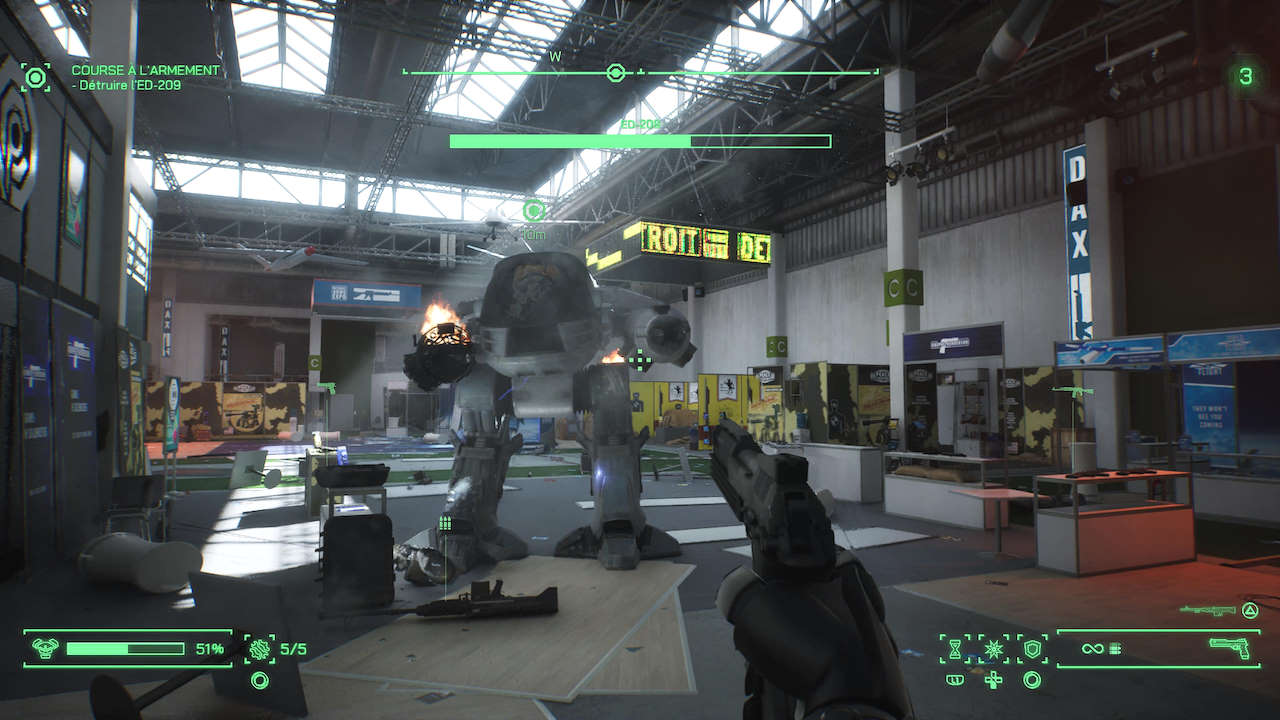The height and width of the screenshot is (720, 1280).
Task: Use the gear-shaped repair charge icon
Action: (x=260, y=649)
